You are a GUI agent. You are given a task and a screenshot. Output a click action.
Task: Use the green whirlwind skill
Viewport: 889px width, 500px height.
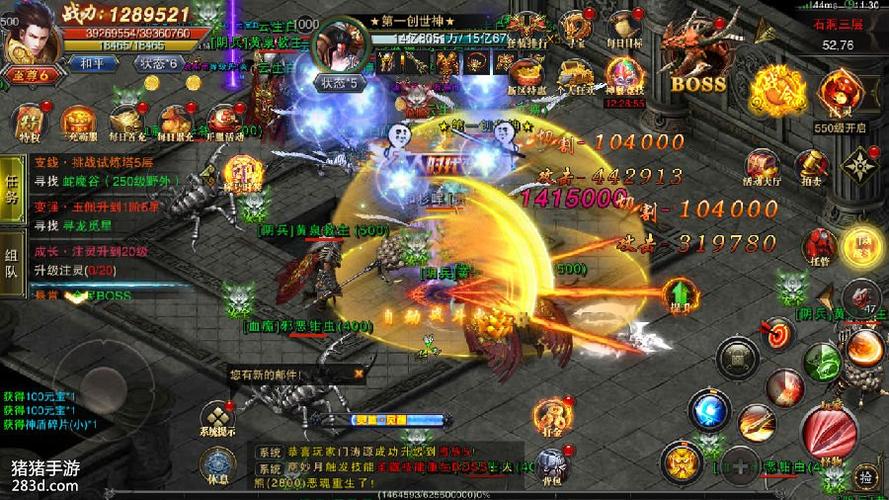(x=820, y=358)
